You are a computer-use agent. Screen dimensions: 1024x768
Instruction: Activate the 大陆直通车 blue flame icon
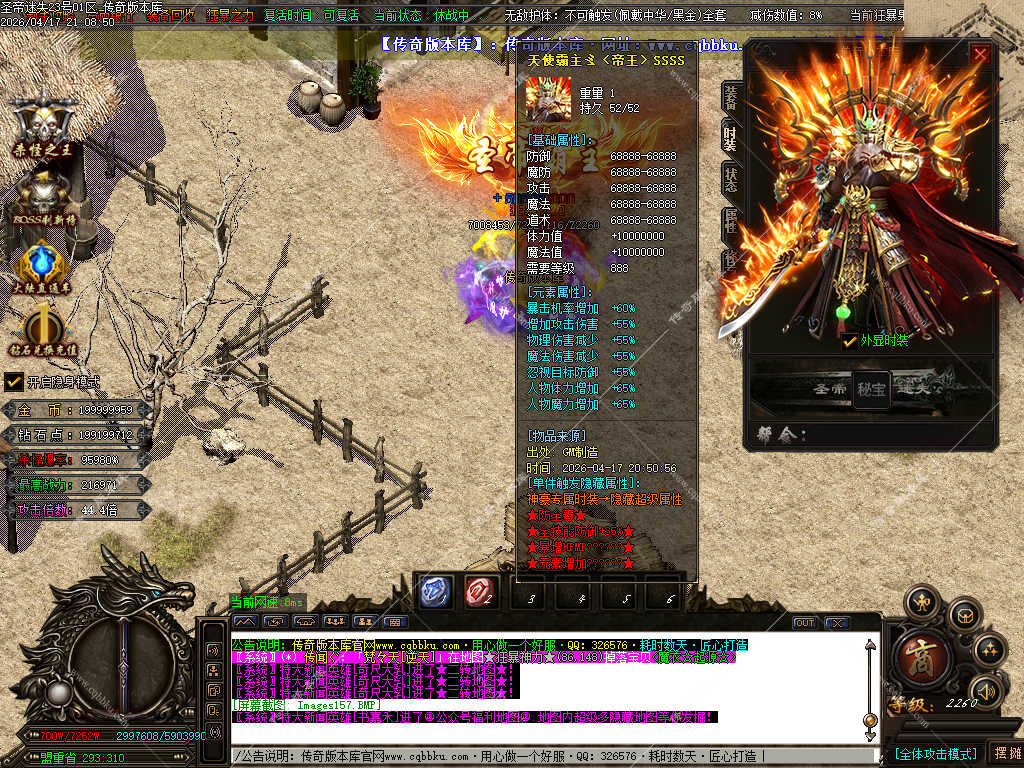[42, 264]
